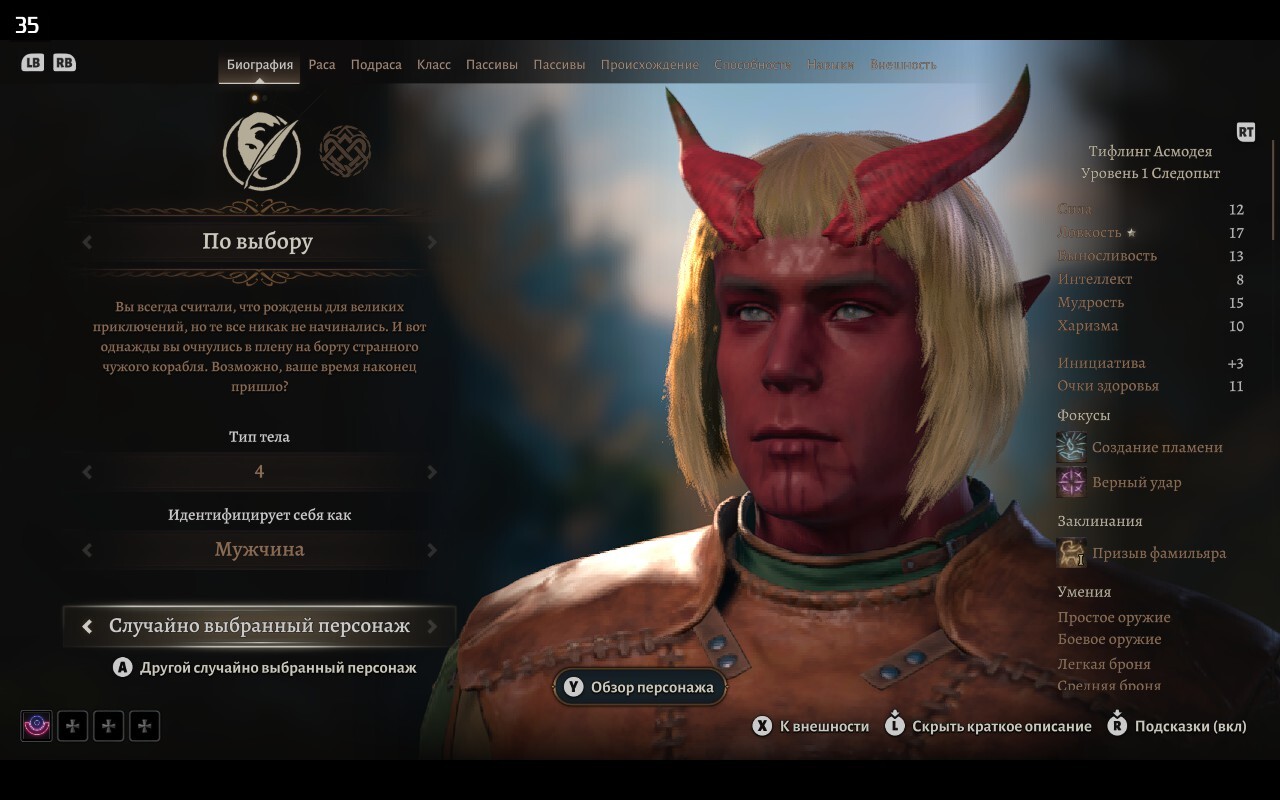
Task: Decrease body type with the left arrow
Action: (x=87, y=472)
